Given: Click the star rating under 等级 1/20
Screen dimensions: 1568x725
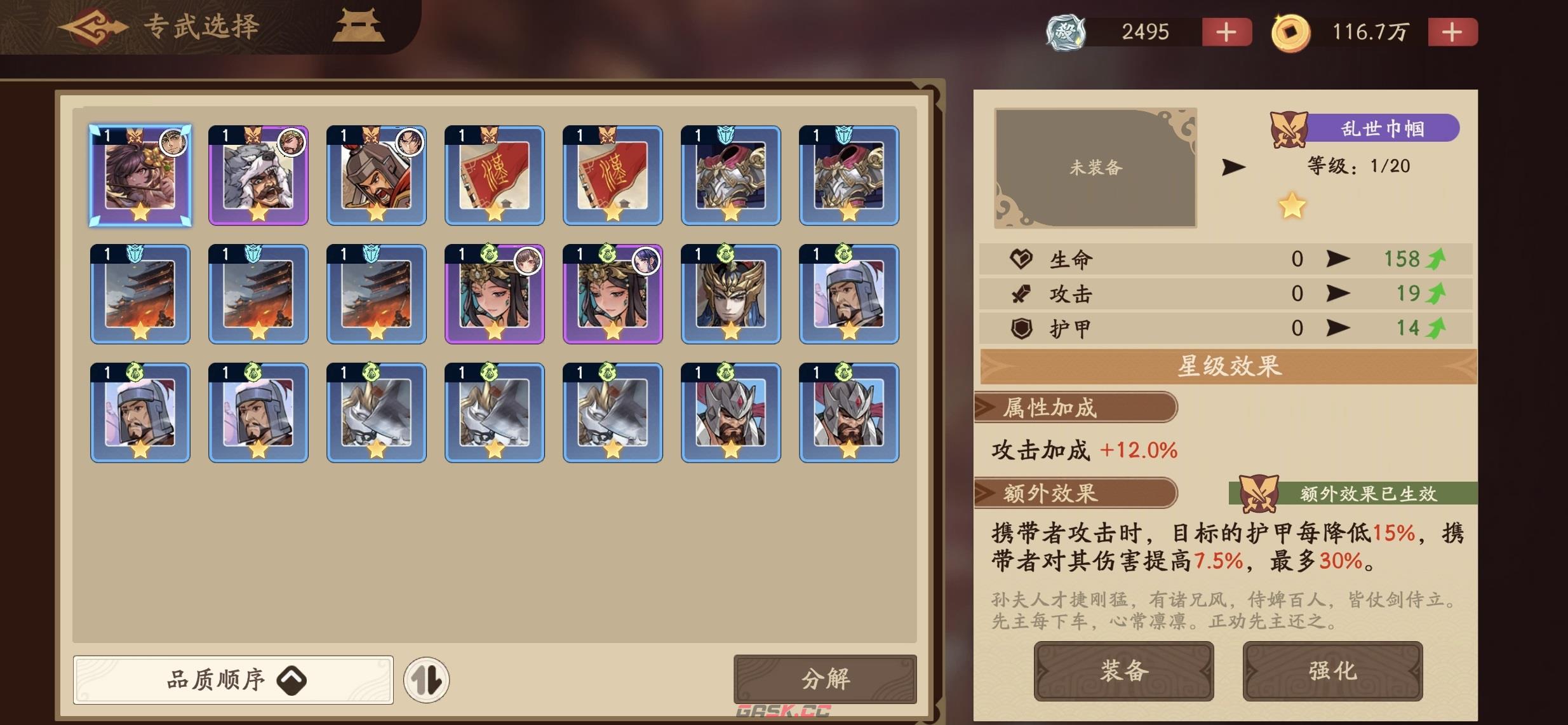Looking at the screenshot, I should (1292, 205).
